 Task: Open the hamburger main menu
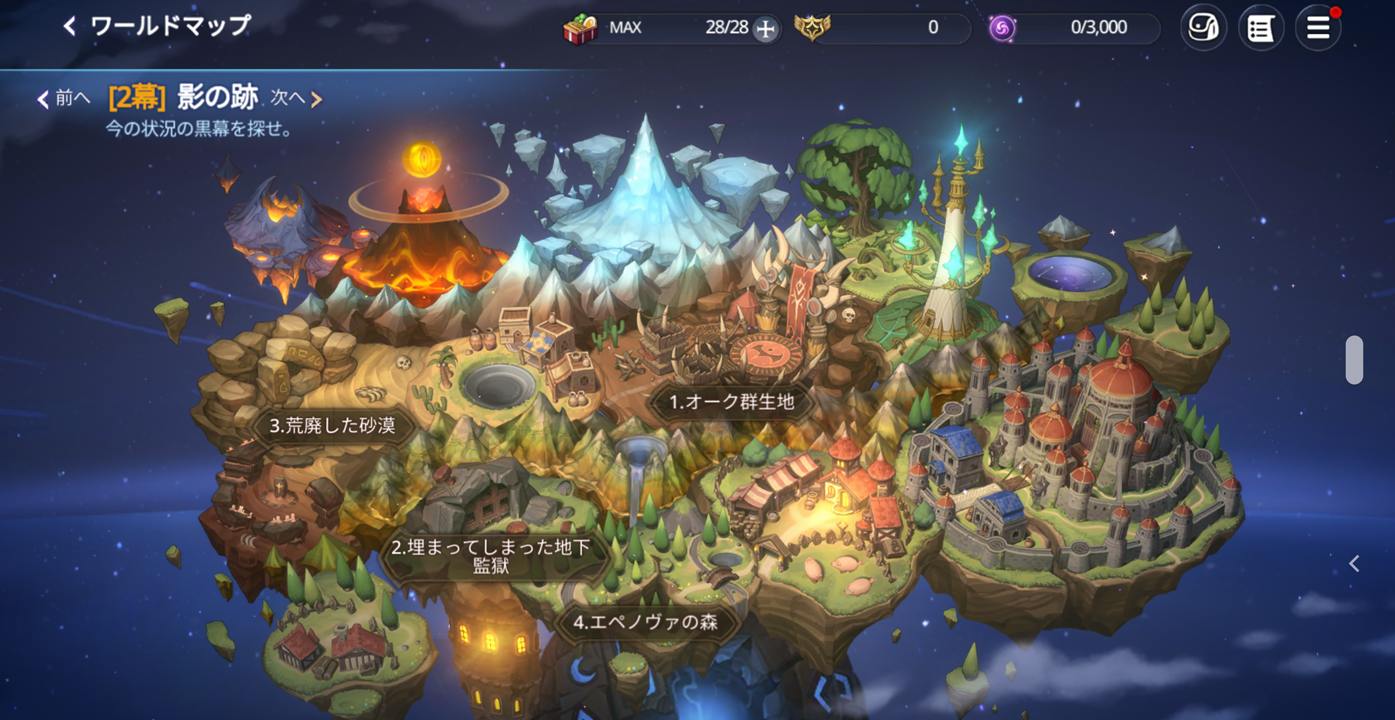1318,28
